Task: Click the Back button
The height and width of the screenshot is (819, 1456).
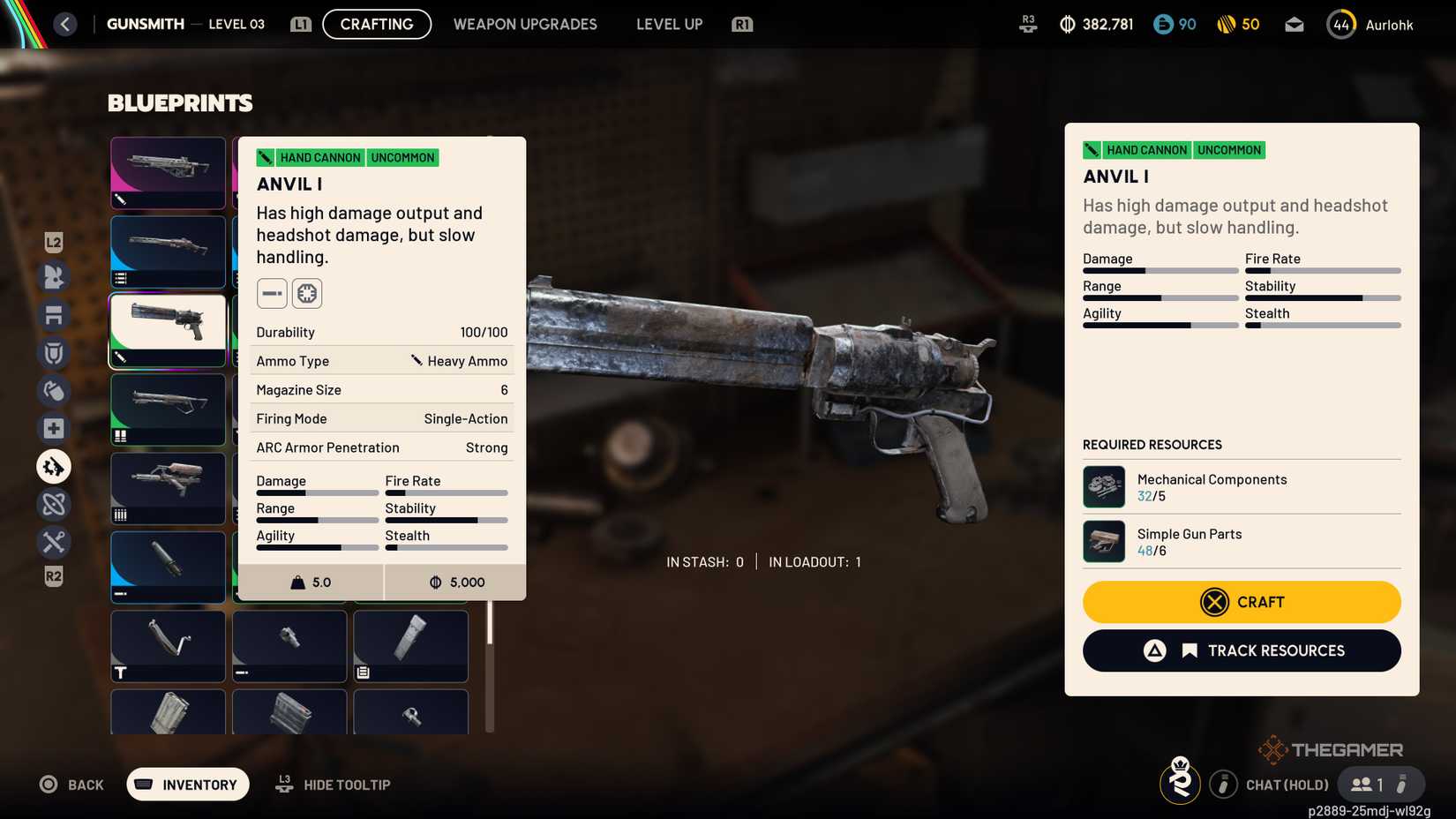Action: (71, 784)
